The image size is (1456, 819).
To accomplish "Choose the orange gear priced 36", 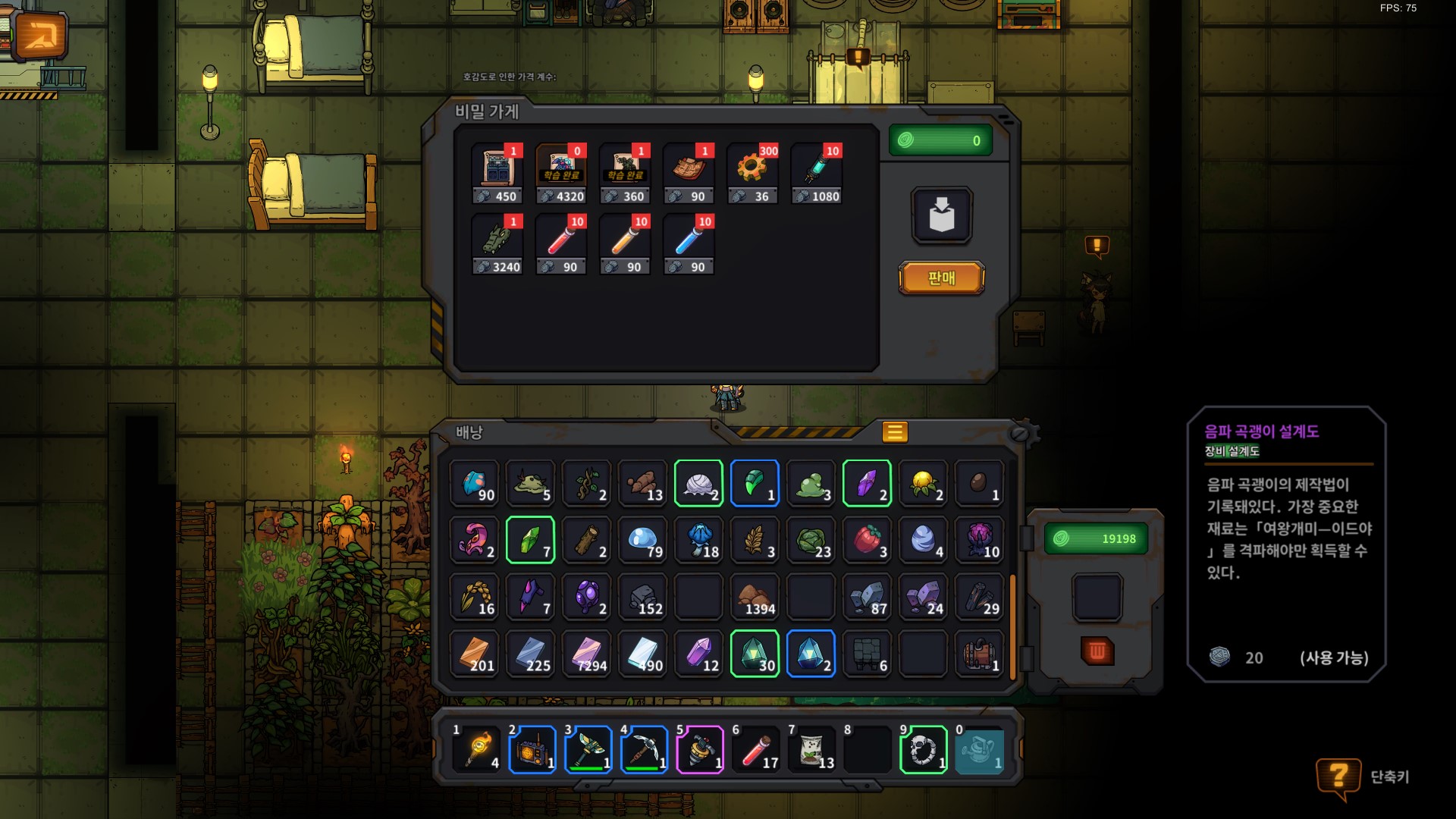I will 752,174.
